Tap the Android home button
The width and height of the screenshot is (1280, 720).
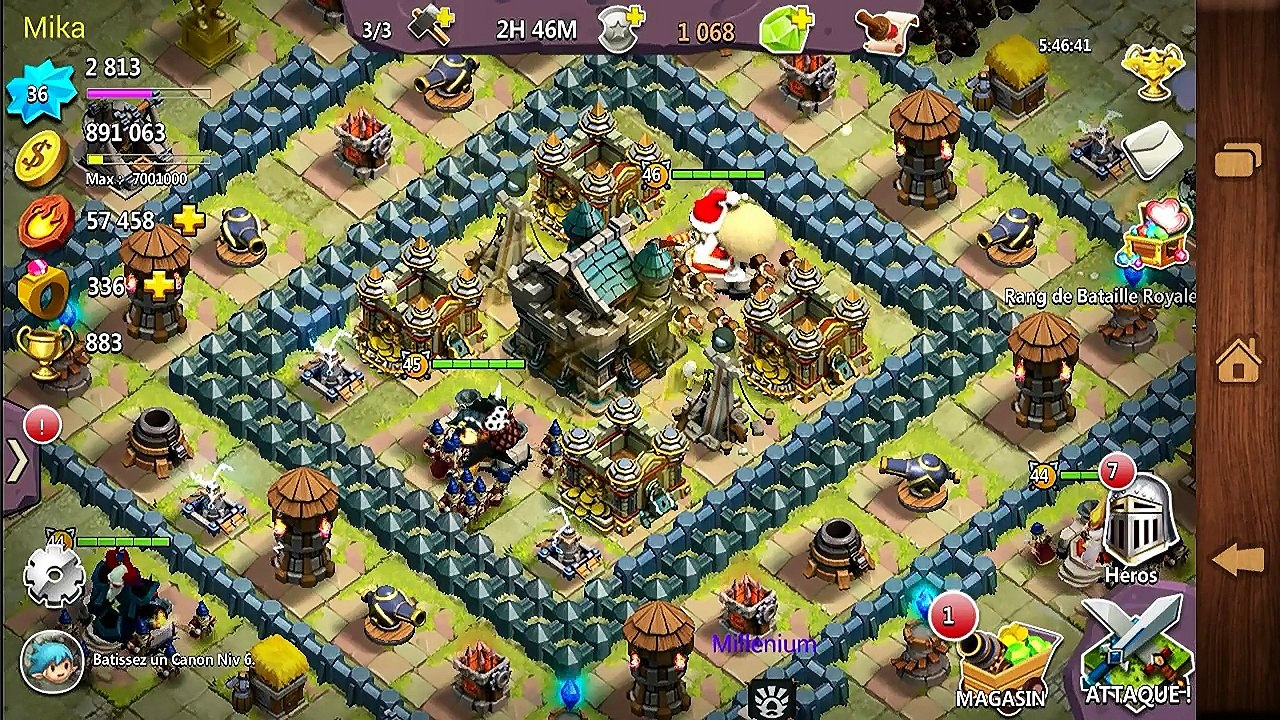tap(1238, 360)
